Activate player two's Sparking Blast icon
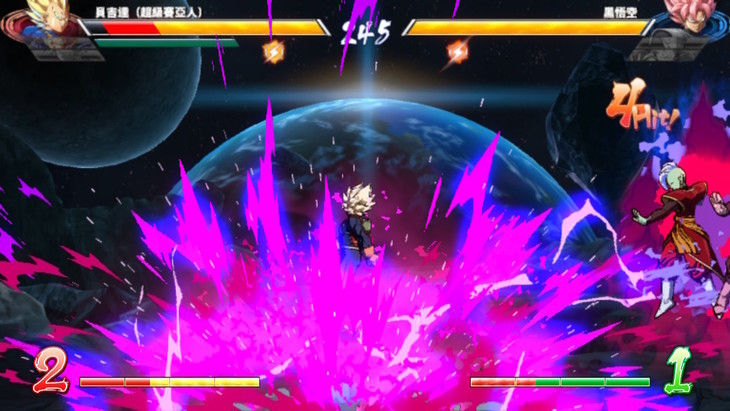730x411 pixels. click(457, 51)
